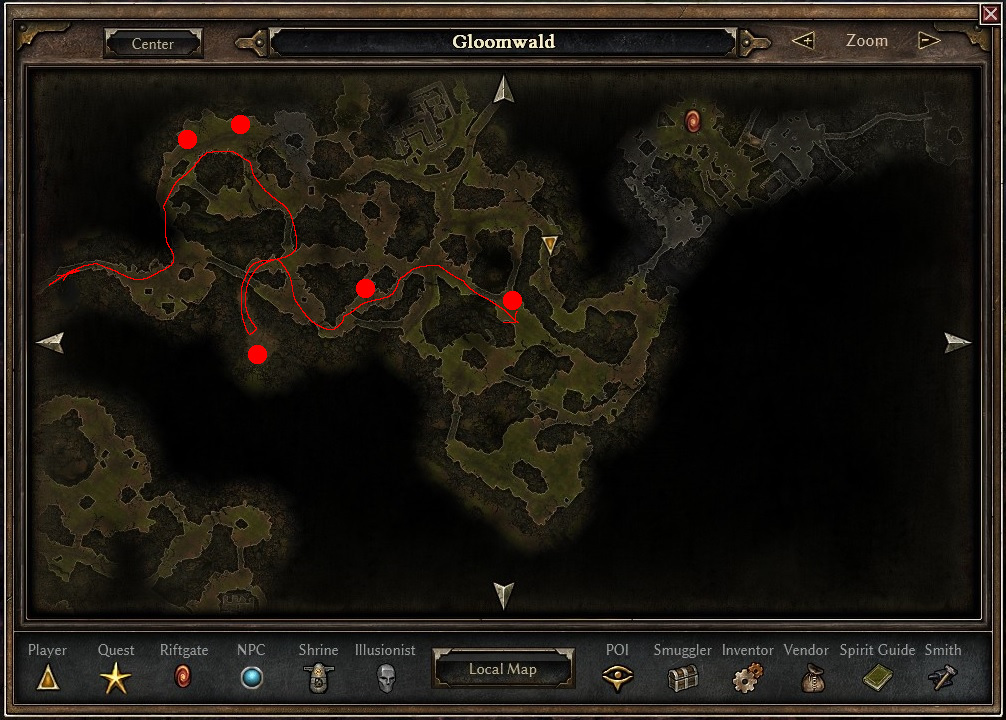Zoom out of the map
The image size is (1006, 720).
(x=929, y=41)
